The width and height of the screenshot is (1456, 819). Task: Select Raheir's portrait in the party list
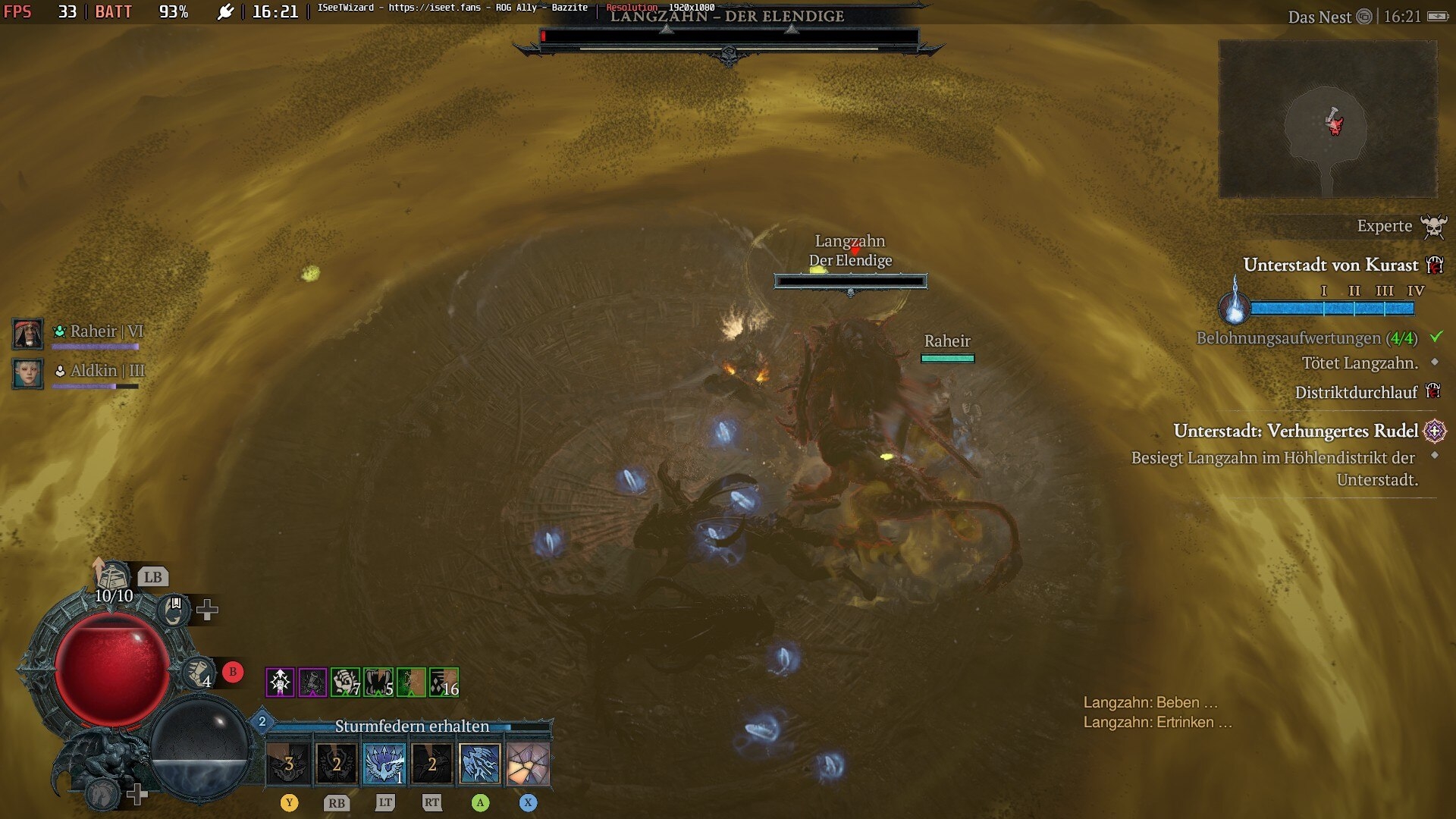[x=28, y=334]
